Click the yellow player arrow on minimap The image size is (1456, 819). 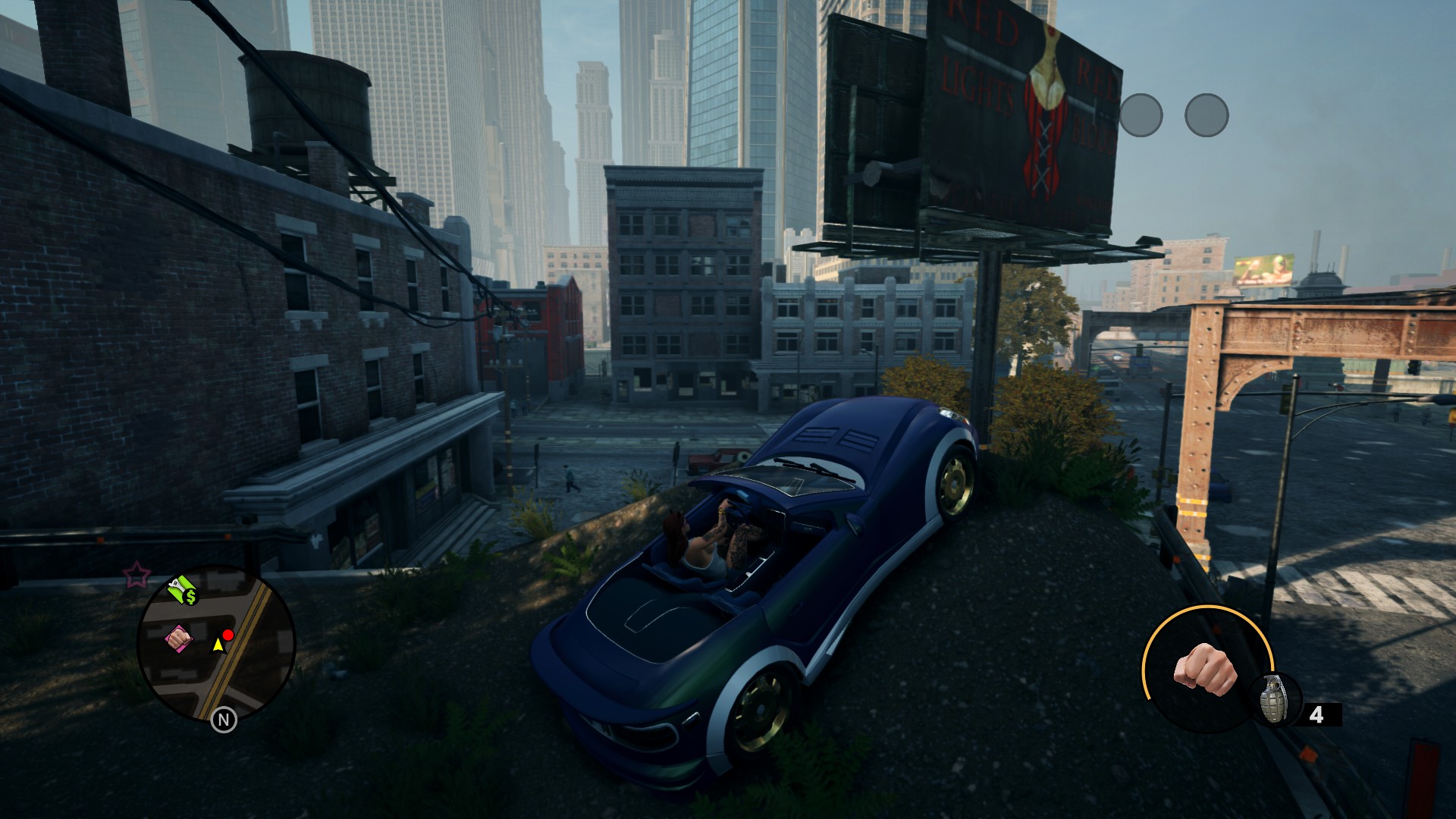coord(218,645)
